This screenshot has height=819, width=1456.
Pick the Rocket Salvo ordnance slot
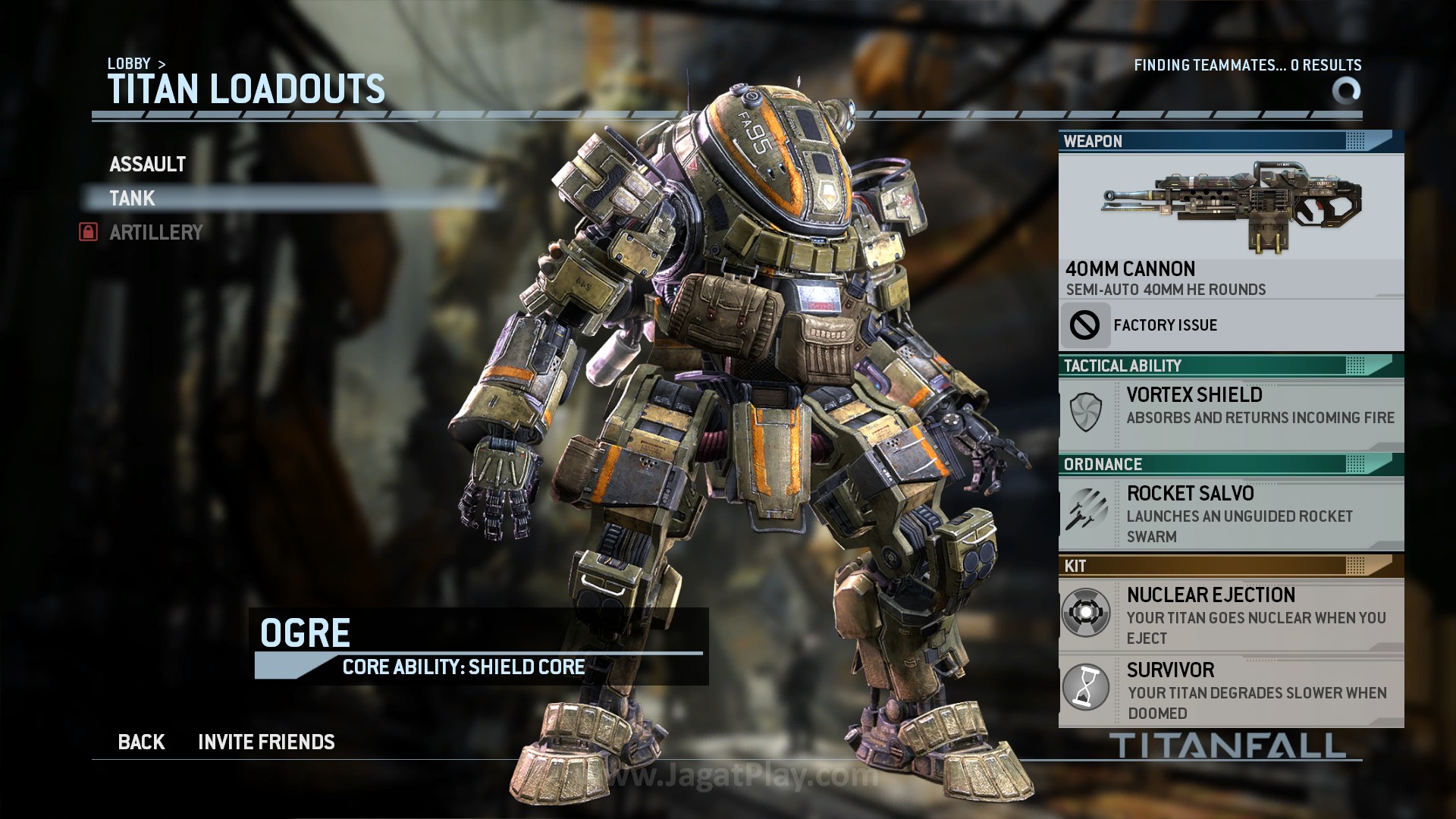point(1230,513)
